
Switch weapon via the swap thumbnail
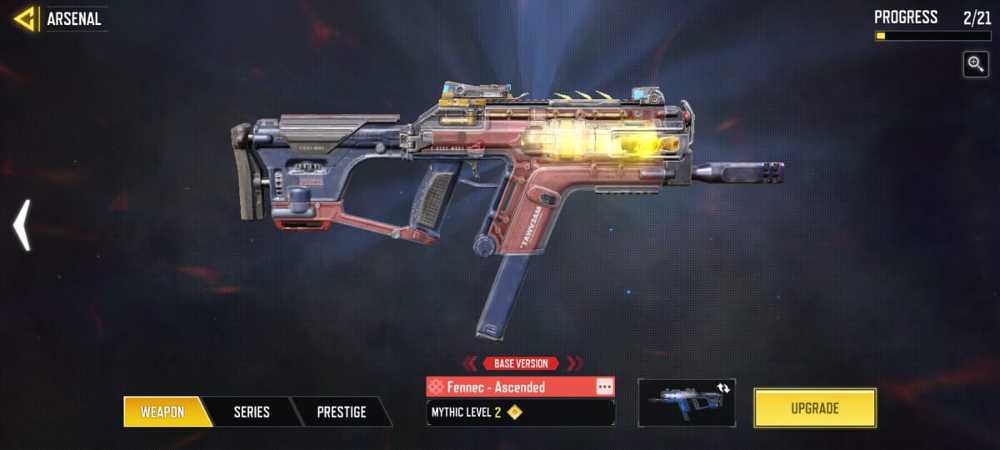click(x=686, y=402)
